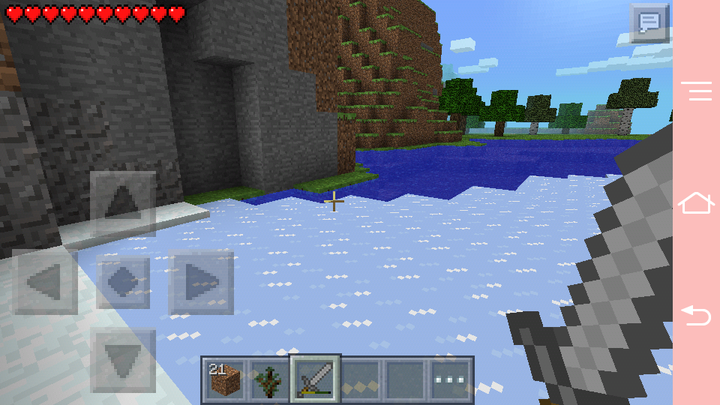Select the sapling hotbar slot

(x=269, y=380)
